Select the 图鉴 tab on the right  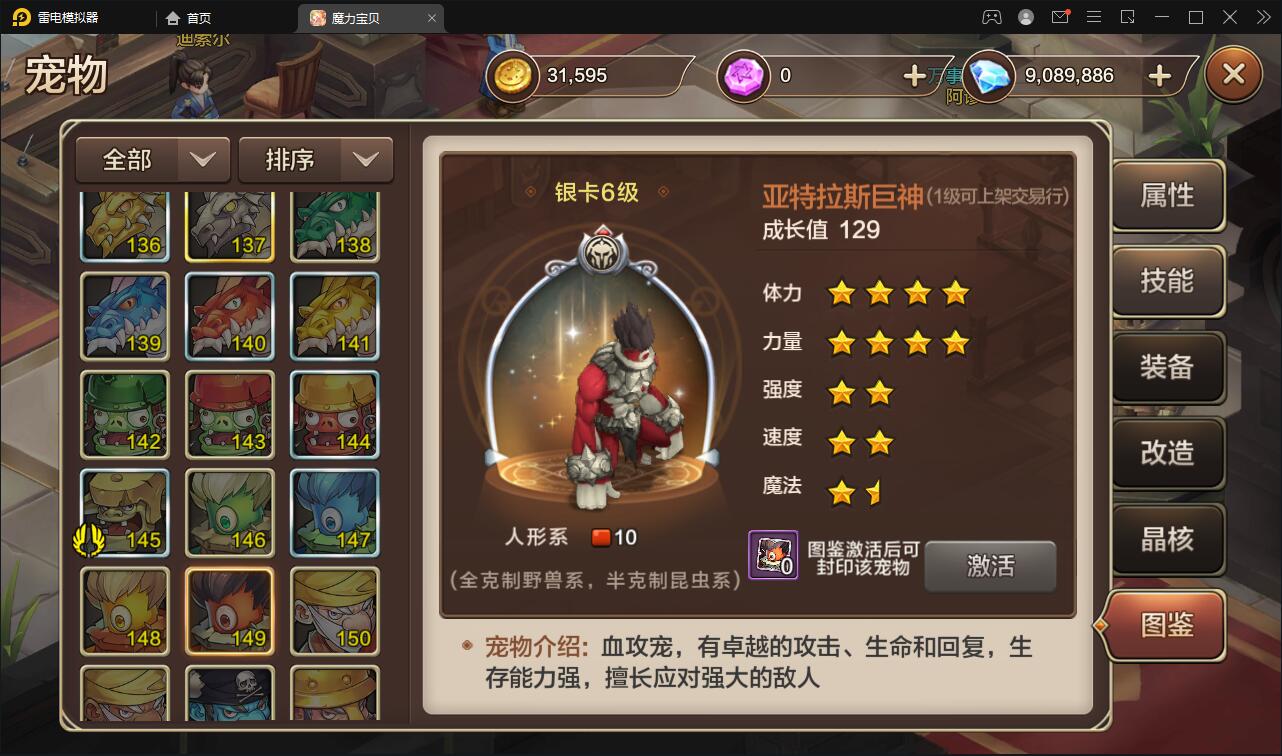click(x=1164, y=625)
